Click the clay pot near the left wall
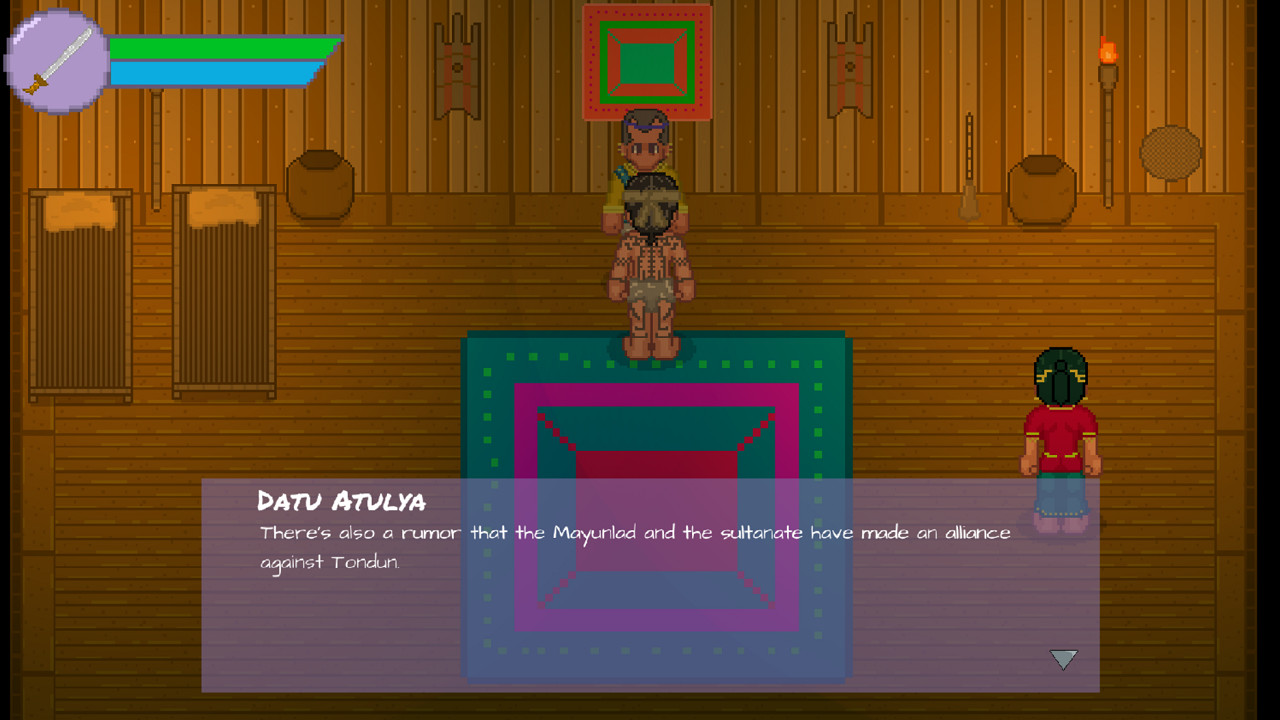 (320, 185)
